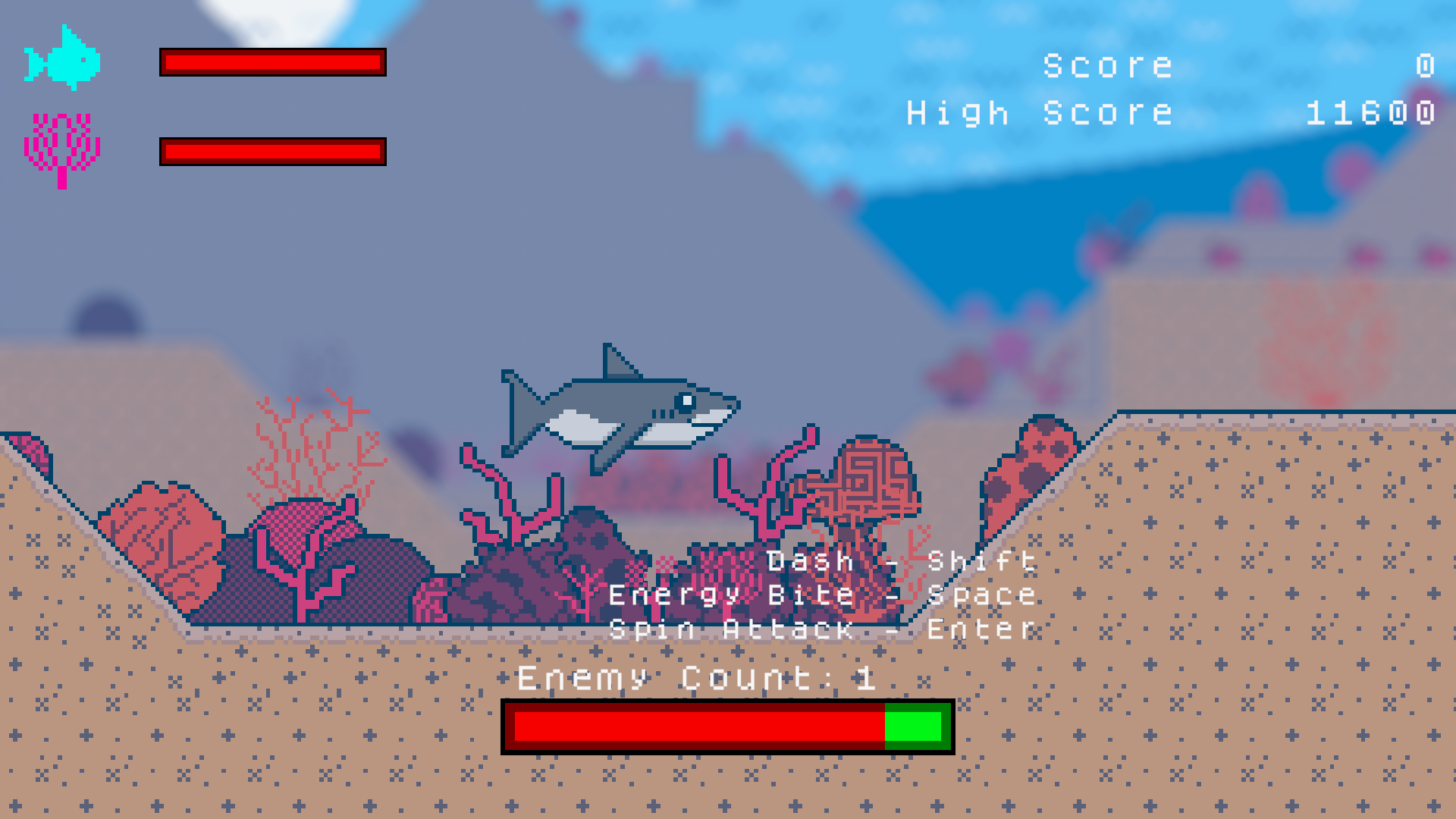The image size is (1456, 819).
Task: Click the second red energy bar
Action: (273, 150)
